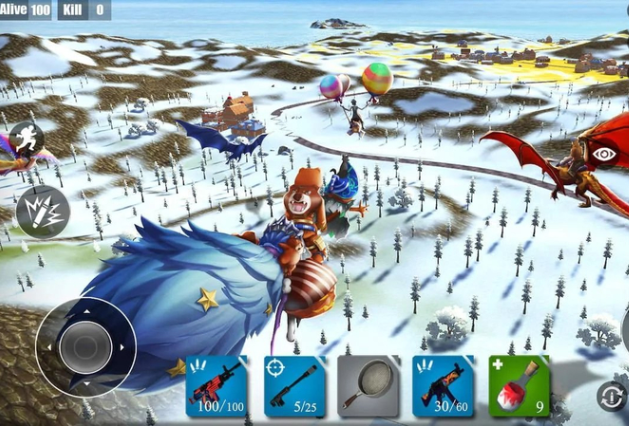Click the virtual joystick center knob
Screen dimensions: 630x426
[x=86, y=347]
